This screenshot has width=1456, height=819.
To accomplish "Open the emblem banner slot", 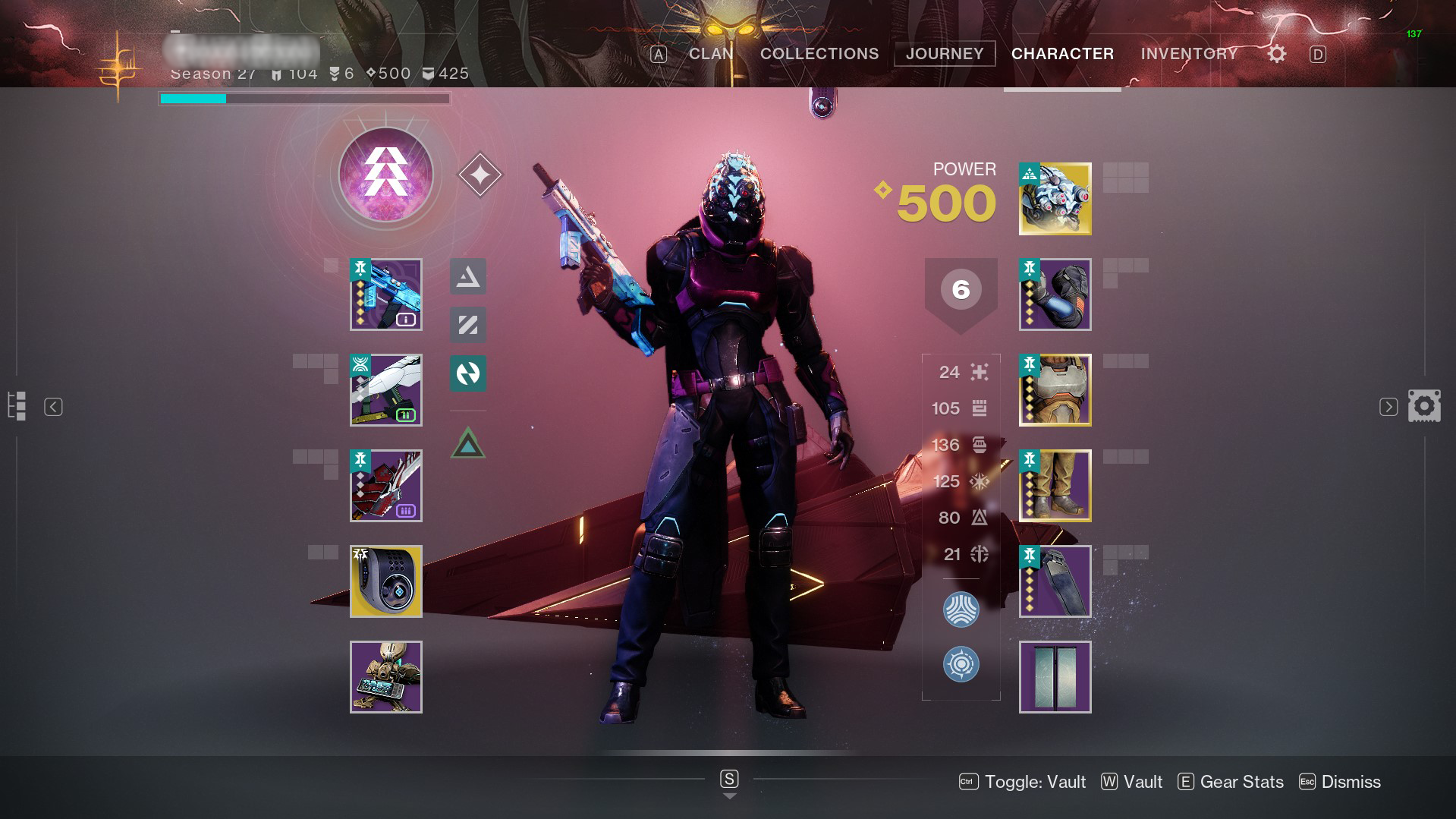I will (x=1055, y=677).
